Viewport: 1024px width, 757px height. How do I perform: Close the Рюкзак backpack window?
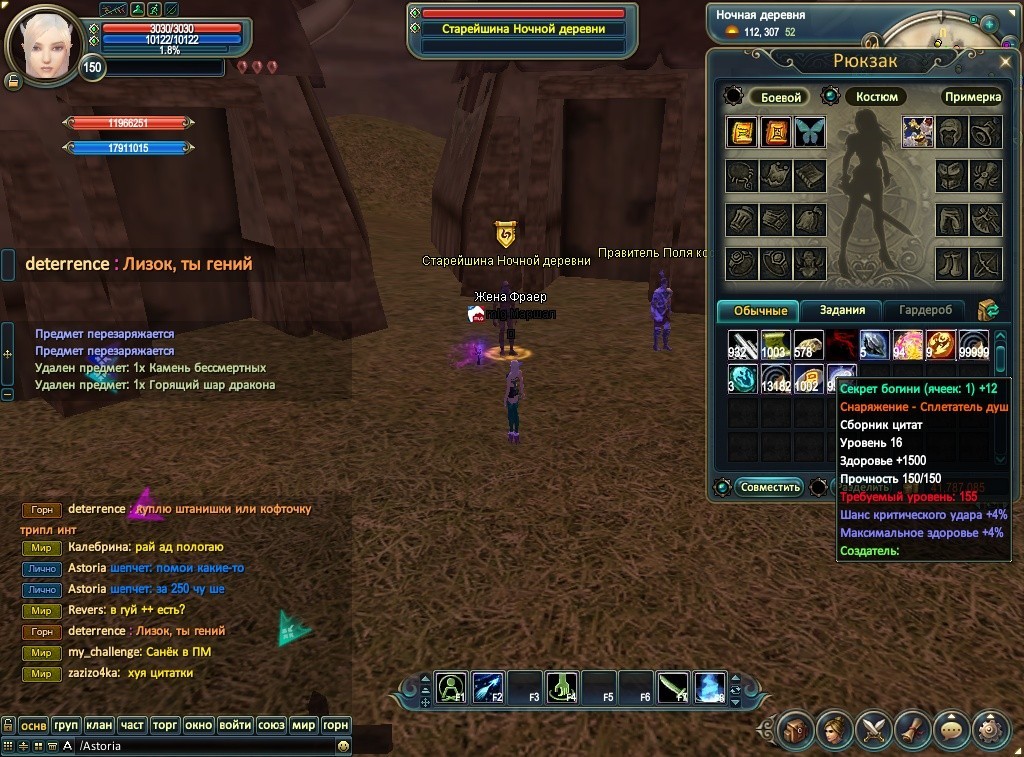1005,61
